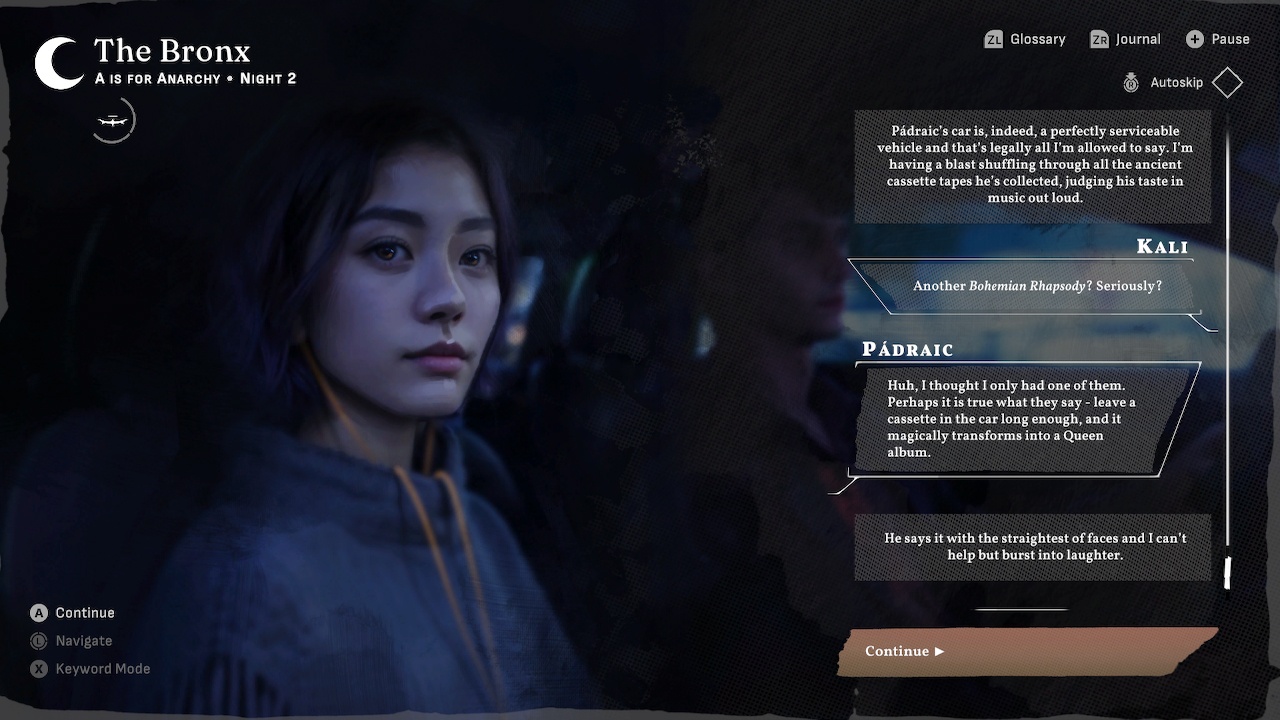The image size is (1280, 720).
Task: Click the narration box about Pádraic's car
Action: pyautogui.click(x=1032, y=164)
